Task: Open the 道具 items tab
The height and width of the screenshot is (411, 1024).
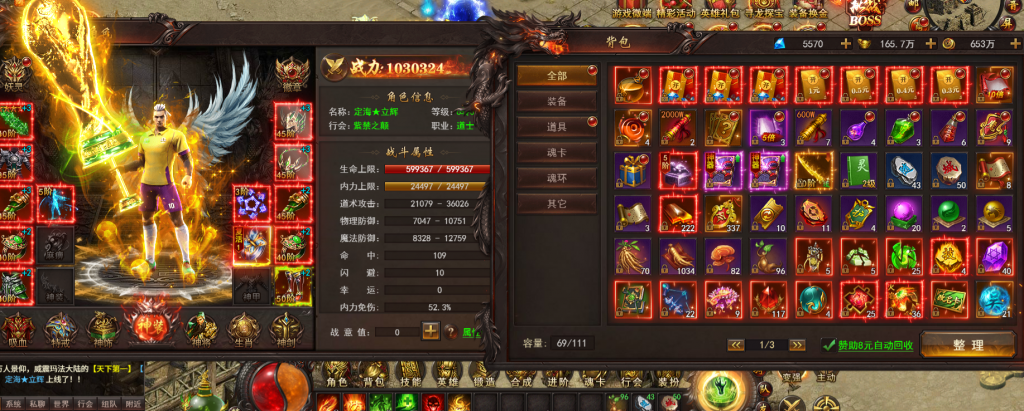Action: (558, 127)
